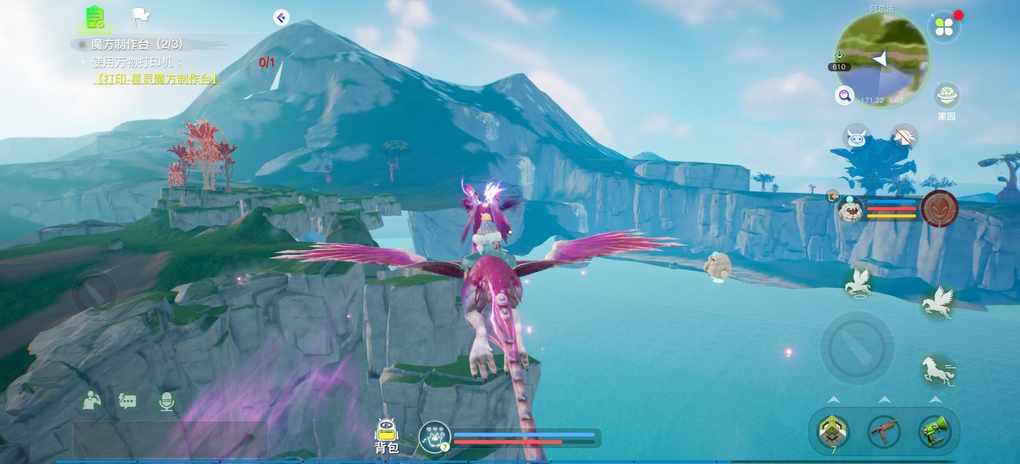Toggle the microphone voice chat icon
1020x464 pixels.
166,401
